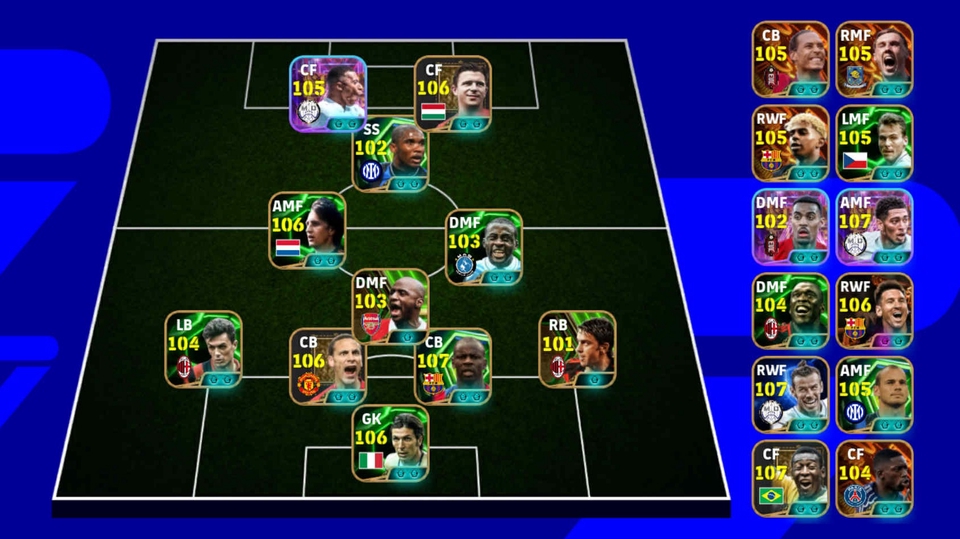Pick the LB 104 player card
Image resolution: width=960 pixels, height=539 pixels.
204,350
